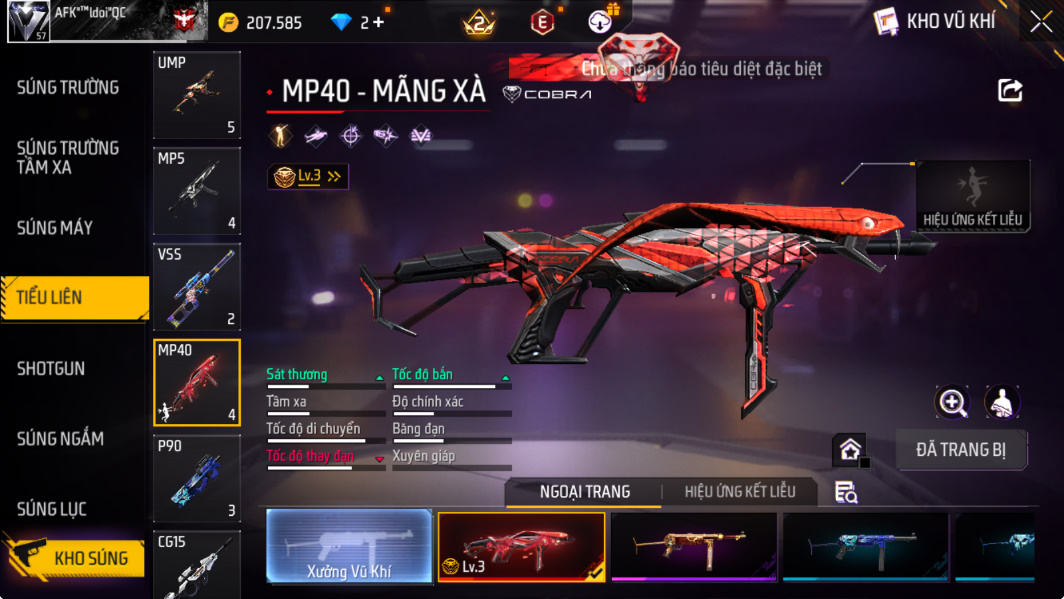Open the Shotgun weapon category

coord(51,369)
